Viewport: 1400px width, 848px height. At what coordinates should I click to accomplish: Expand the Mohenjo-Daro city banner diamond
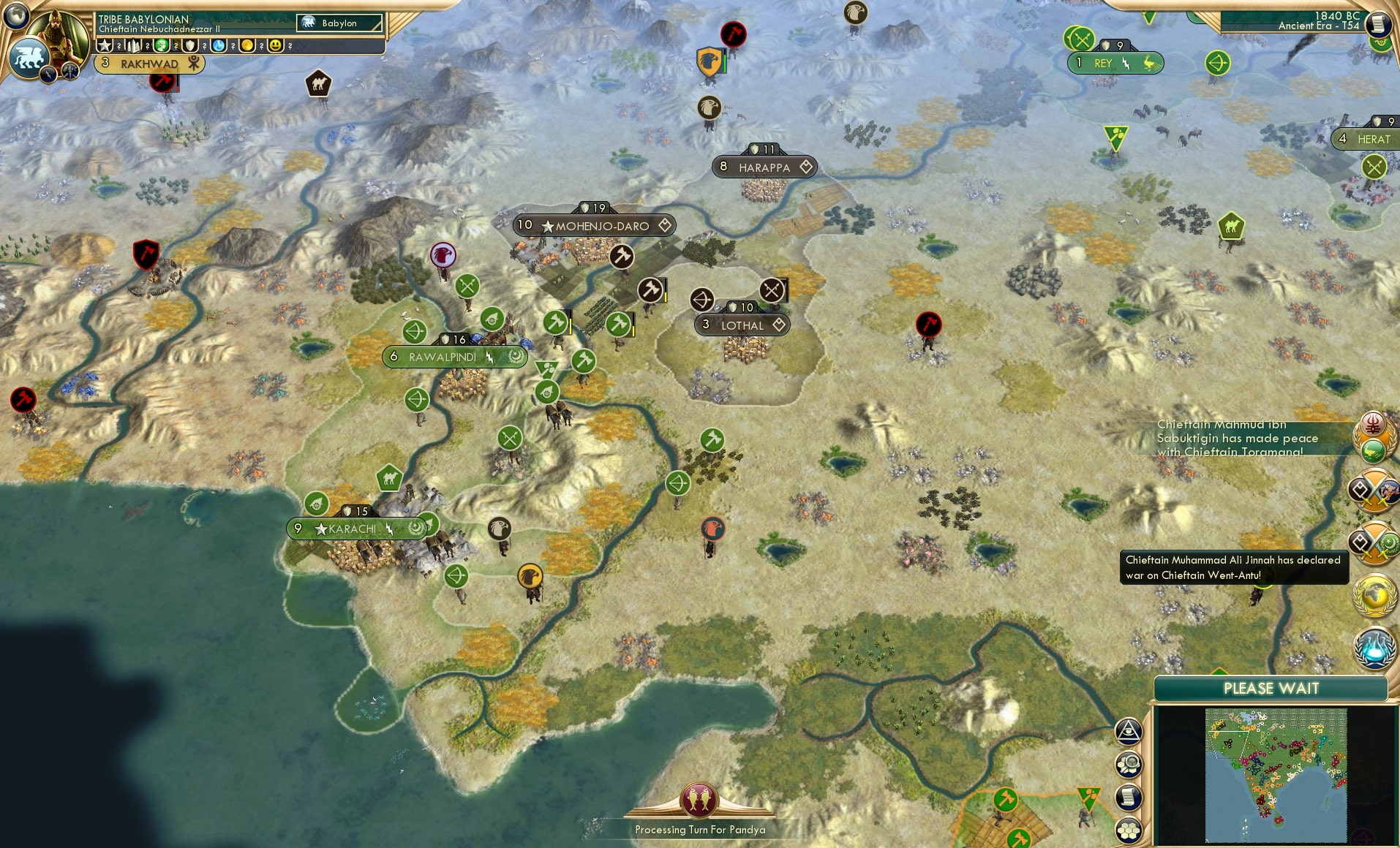tap(664, 226)
